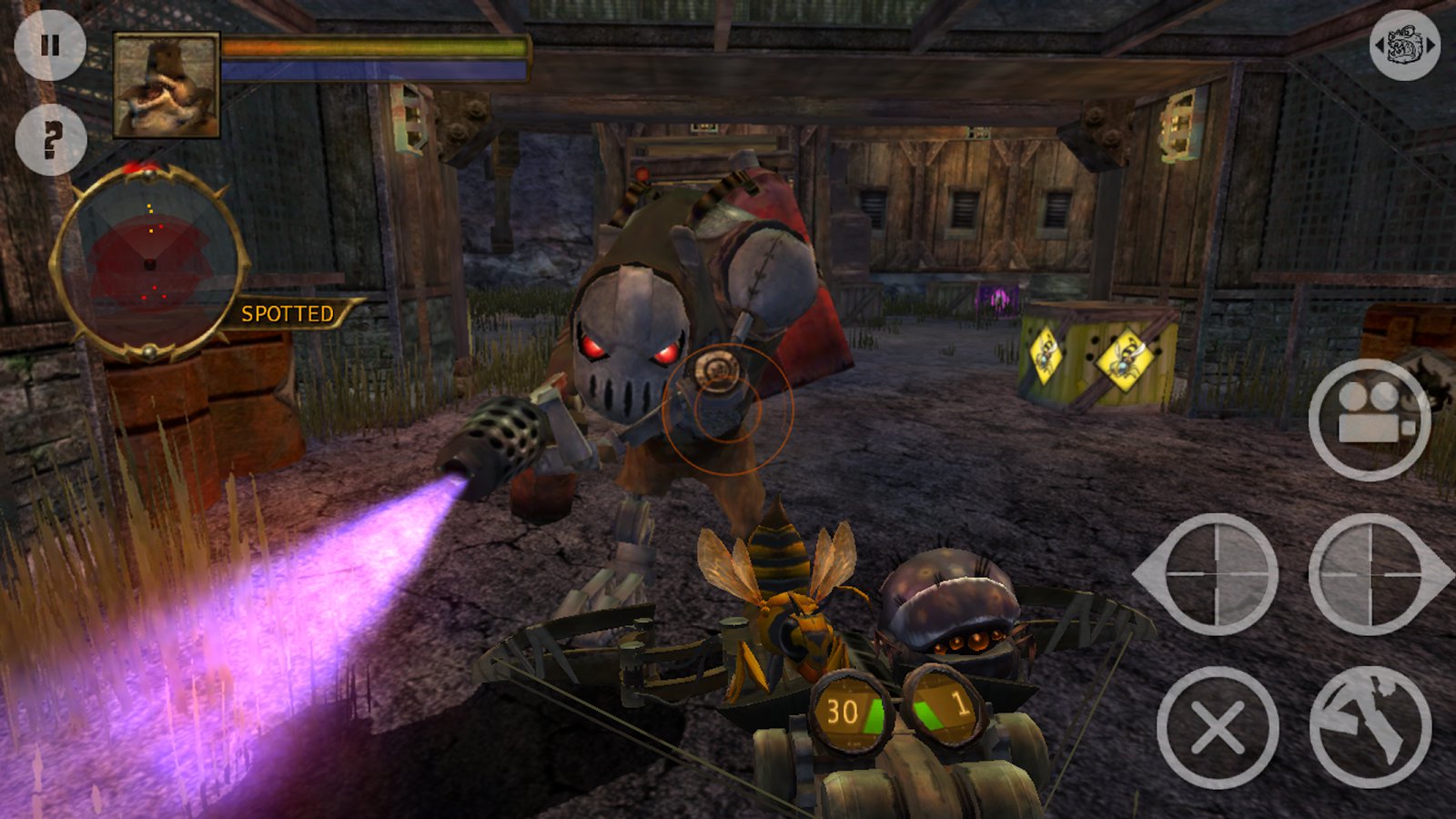Fire the left crosshair ammo button
The width and height of the screenshot is (1456, 819).
click(1216, 574)
